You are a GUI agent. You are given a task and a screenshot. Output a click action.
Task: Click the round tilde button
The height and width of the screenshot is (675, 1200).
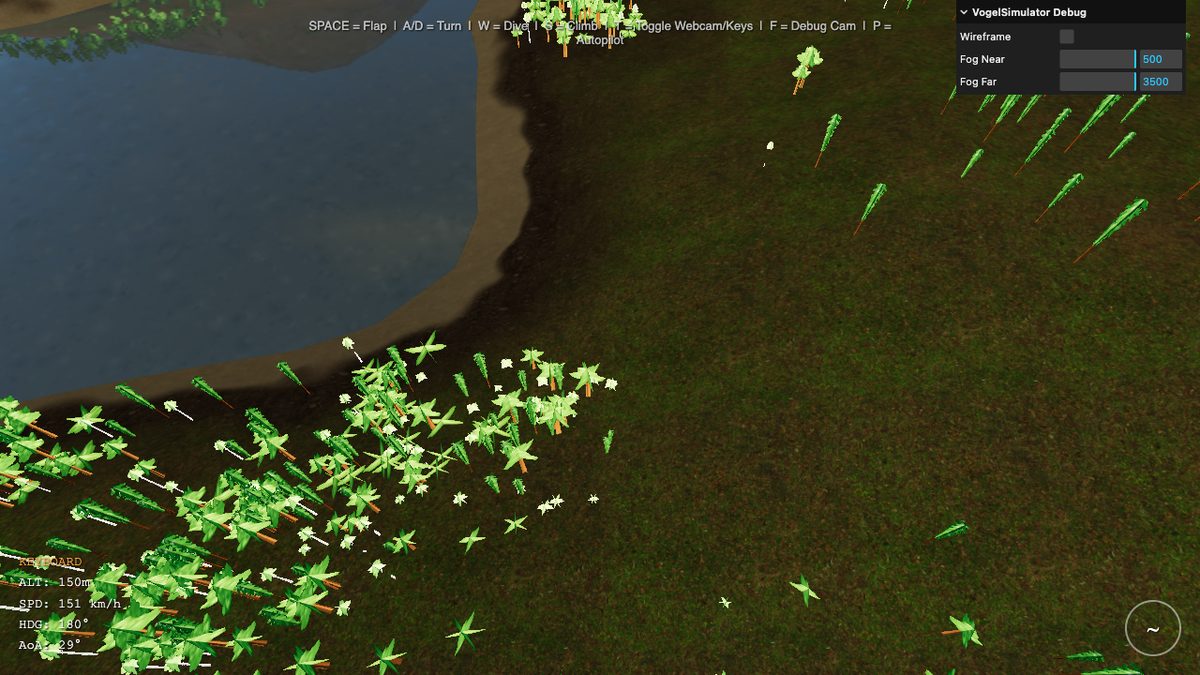point(1152,629)
